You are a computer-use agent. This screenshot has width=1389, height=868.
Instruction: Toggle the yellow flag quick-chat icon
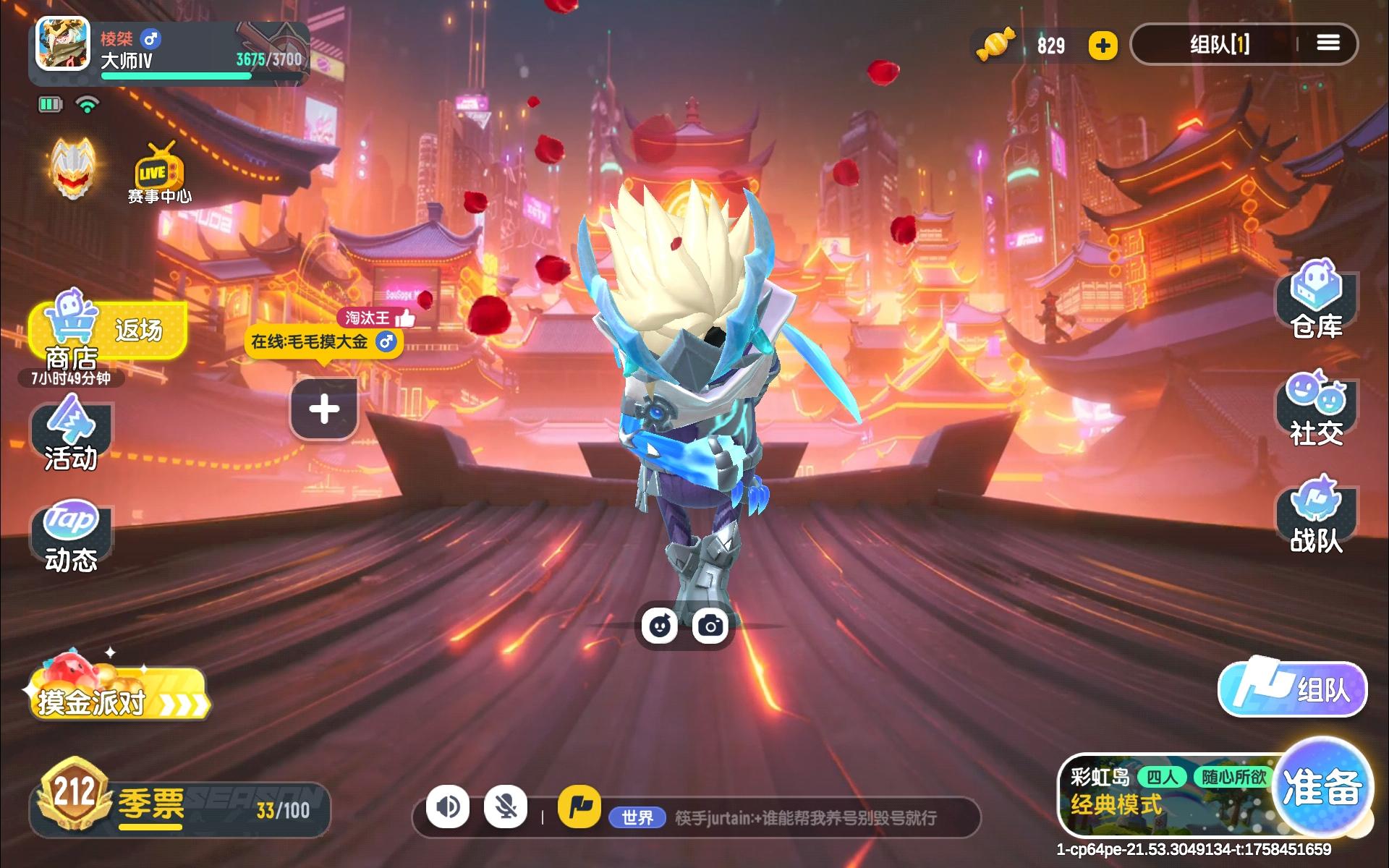coord(579,806)
